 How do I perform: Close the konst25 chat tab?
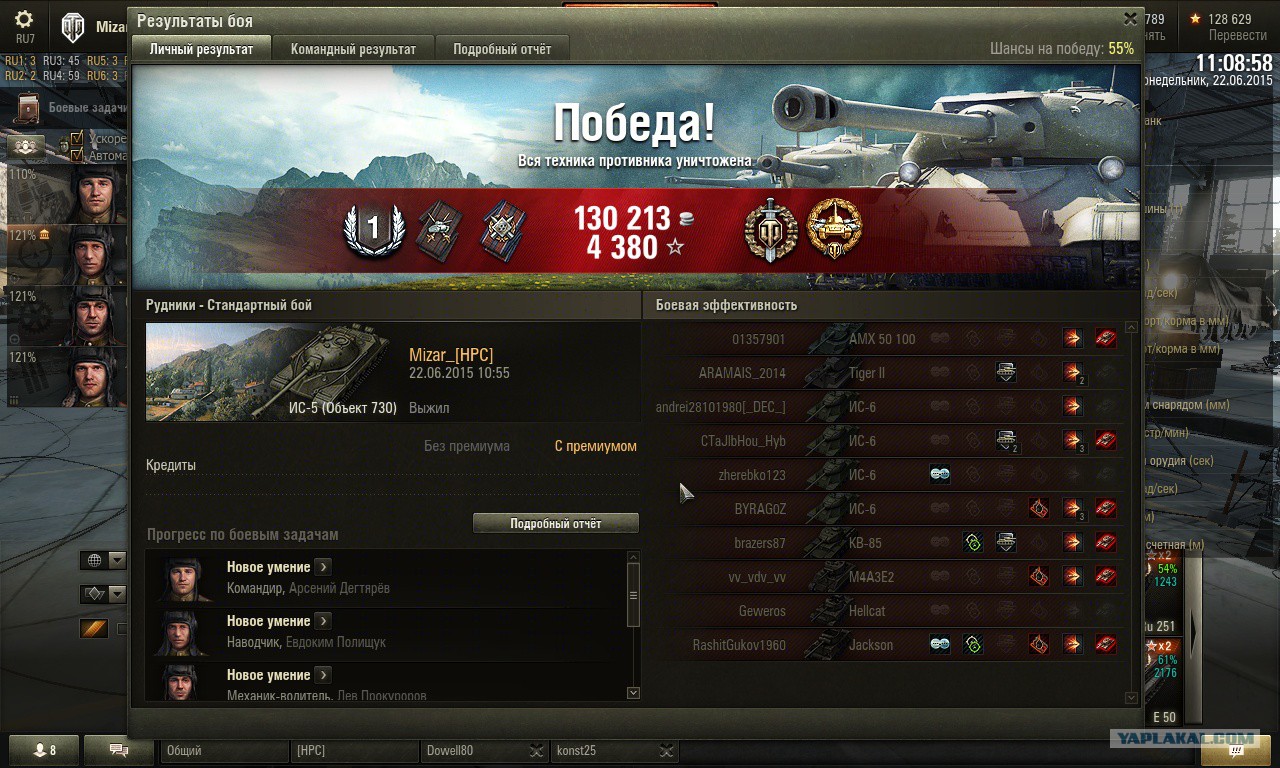pyautogui.click(x=667, y=751)
